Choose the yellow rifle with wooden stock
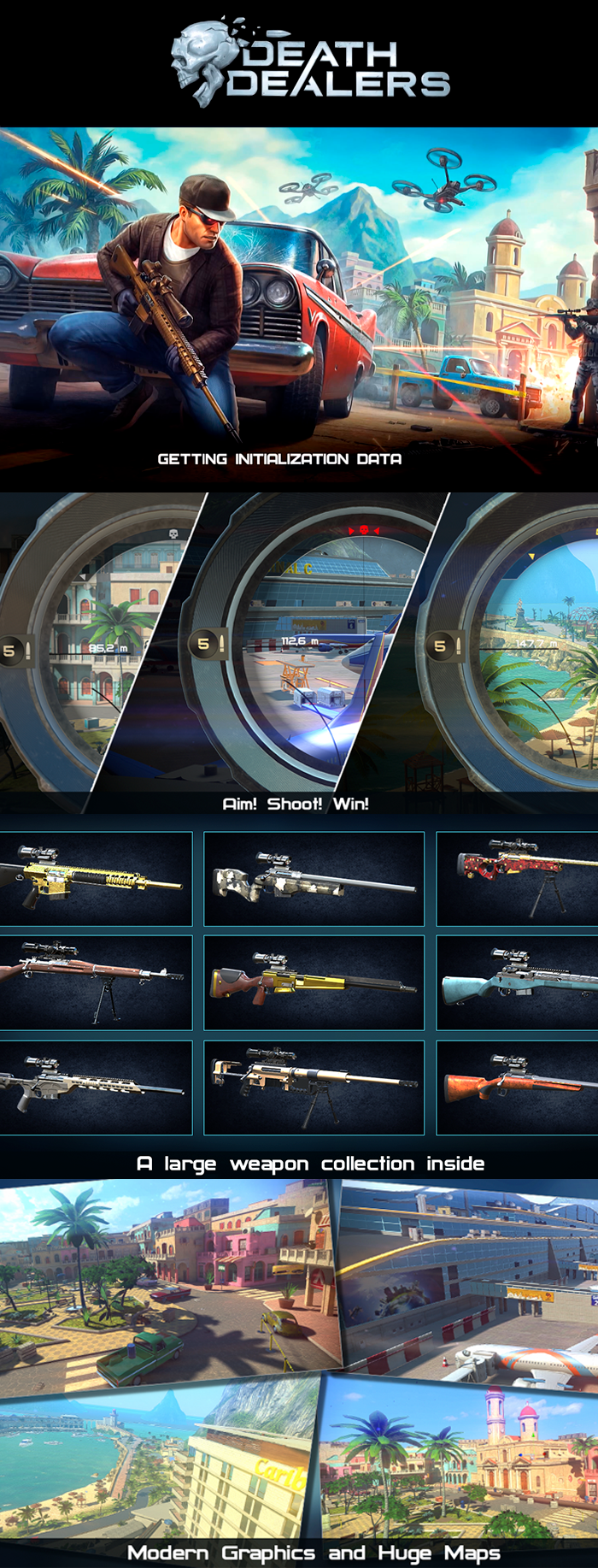This screenshot has width=598, height=1568. click(314, 982)
